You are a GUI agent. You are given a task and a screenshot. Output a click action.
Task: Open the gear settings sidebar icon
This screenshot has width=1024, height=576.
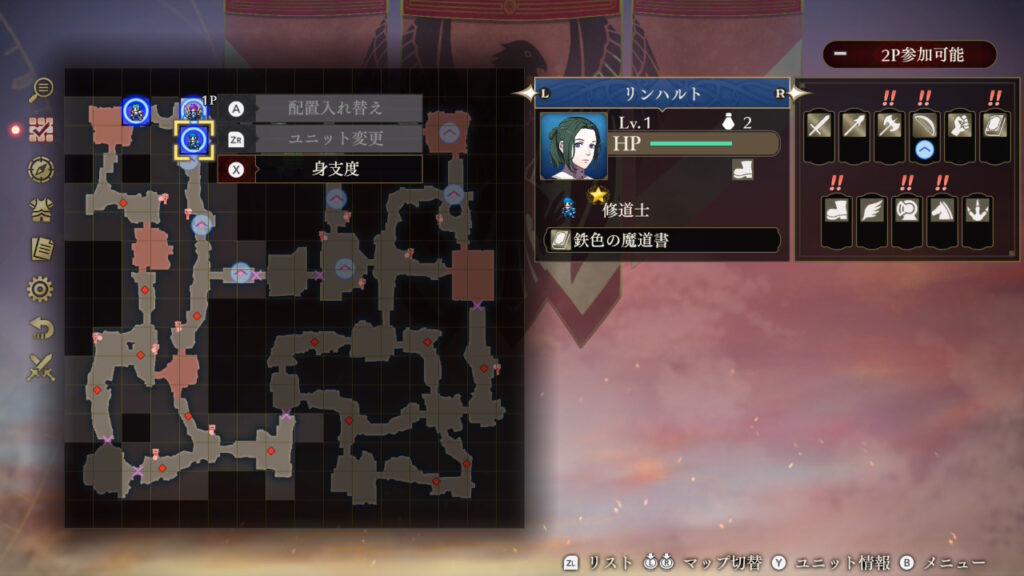pos(41,289)
